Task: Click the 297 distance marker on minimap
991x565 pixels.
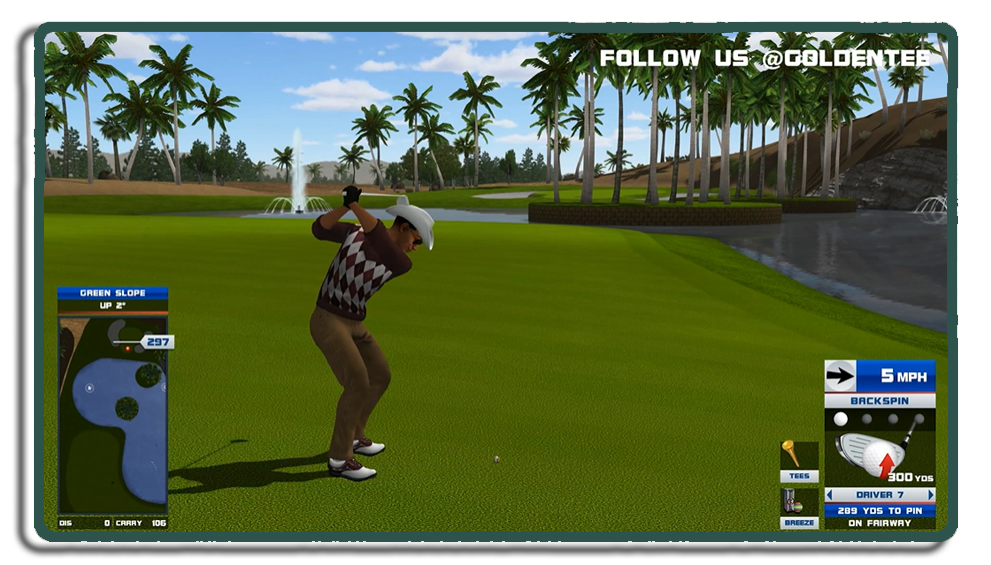Action: click(157, 342)
